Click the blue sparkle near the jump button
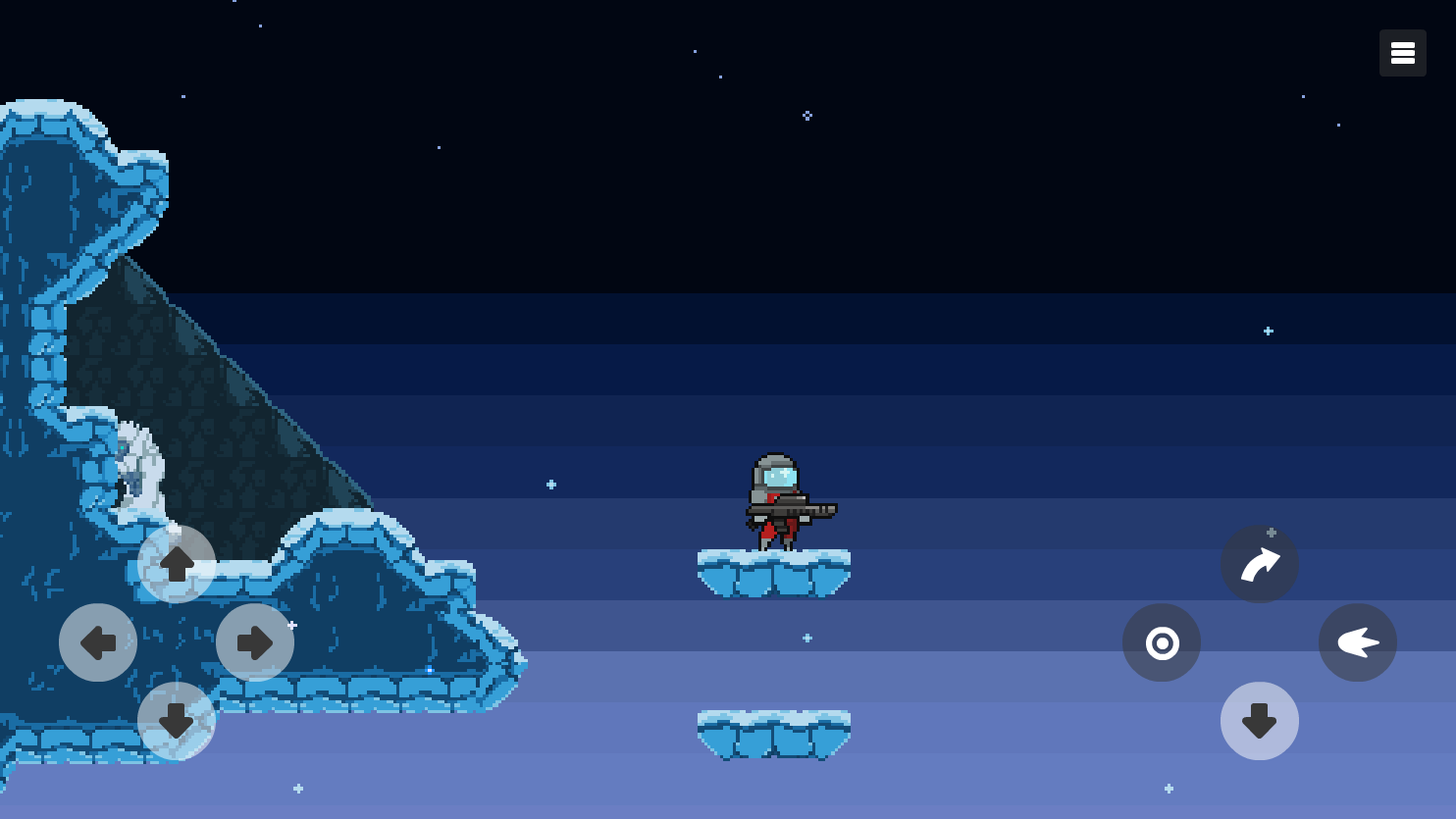This screenshot has width=1456, height=819. [x=1272, y=535]
